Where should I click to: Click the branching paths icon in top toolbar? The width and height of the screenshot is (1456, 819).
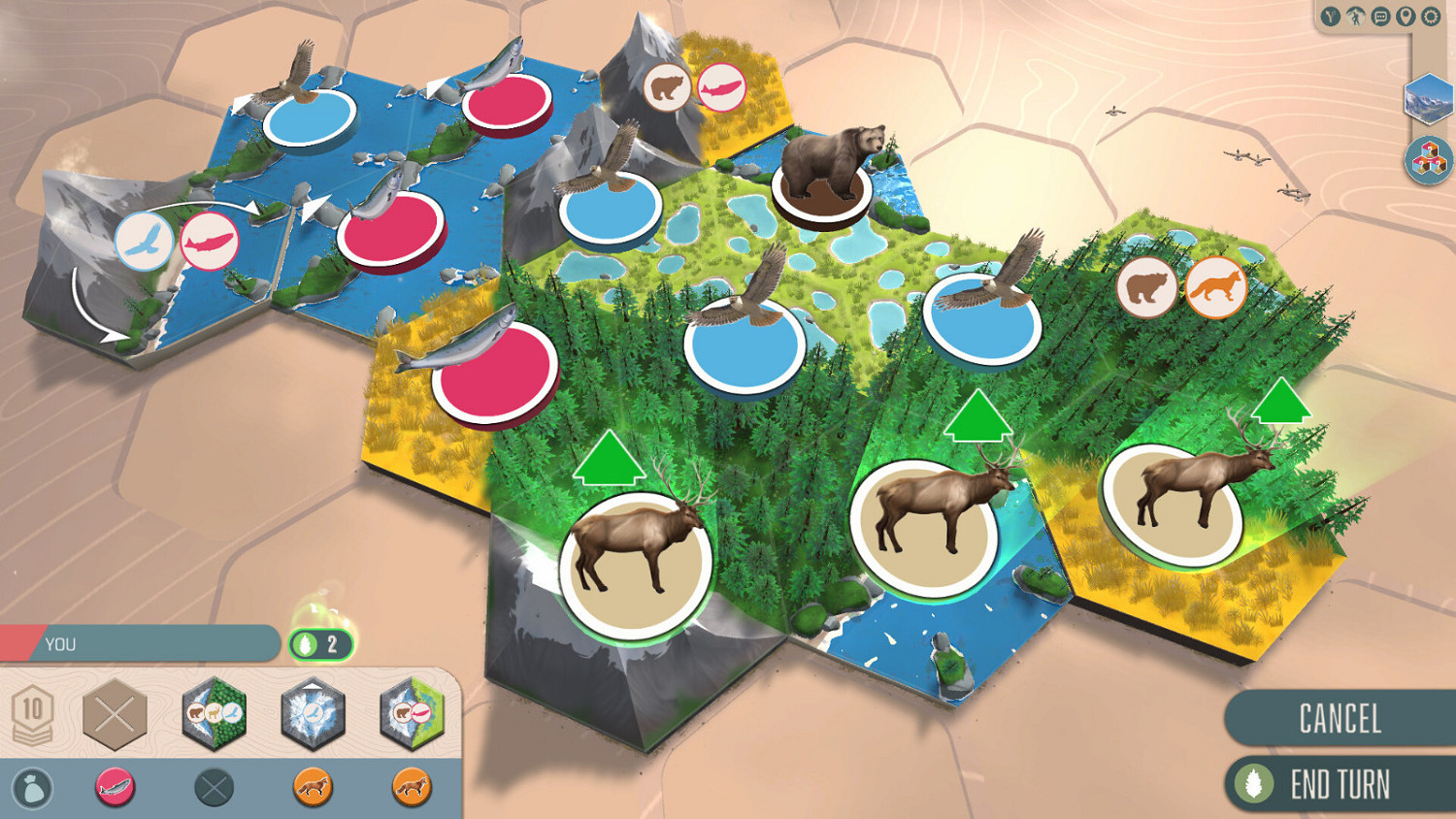coord(1330,16)
